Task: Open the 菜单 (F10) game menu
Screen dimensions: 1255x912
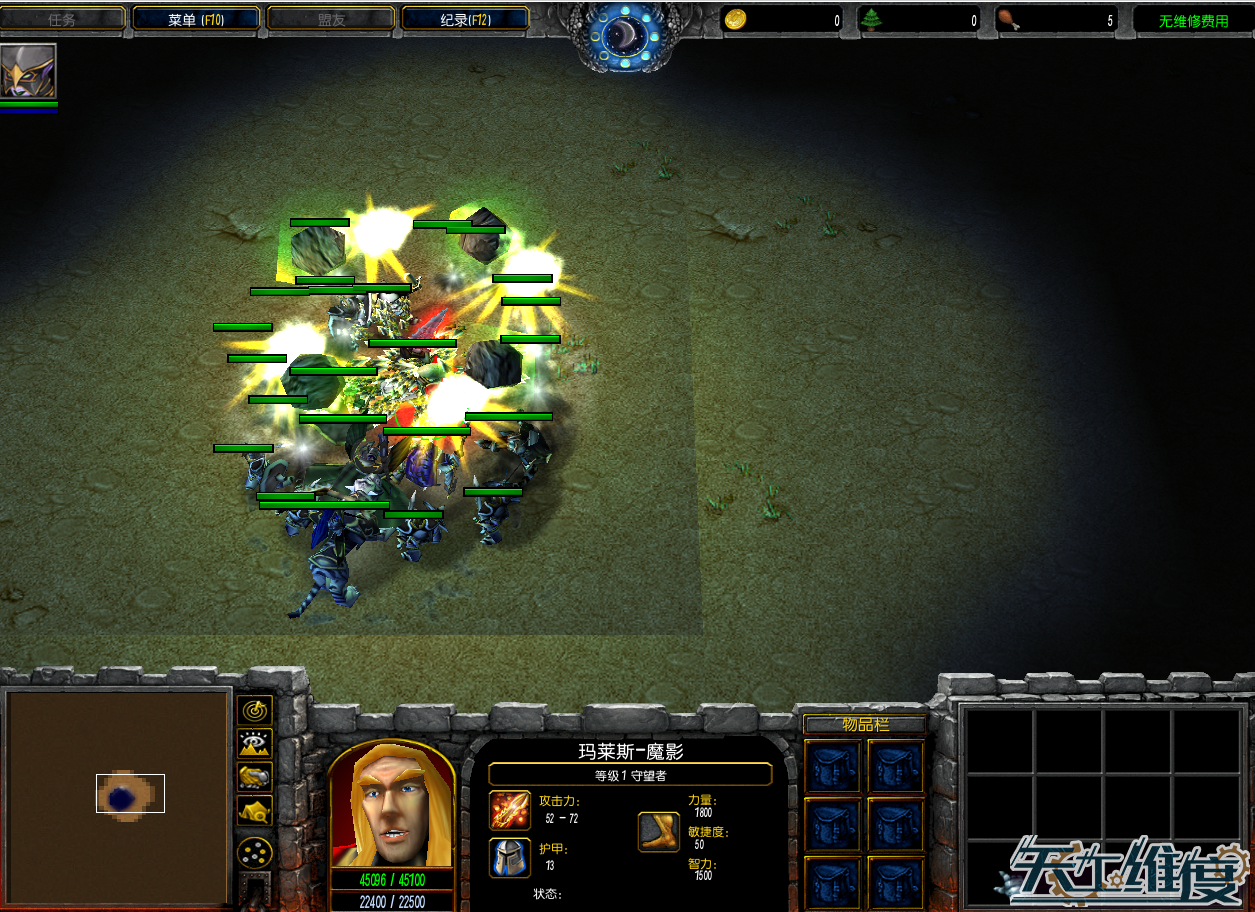Action: (x=196, y=19)
